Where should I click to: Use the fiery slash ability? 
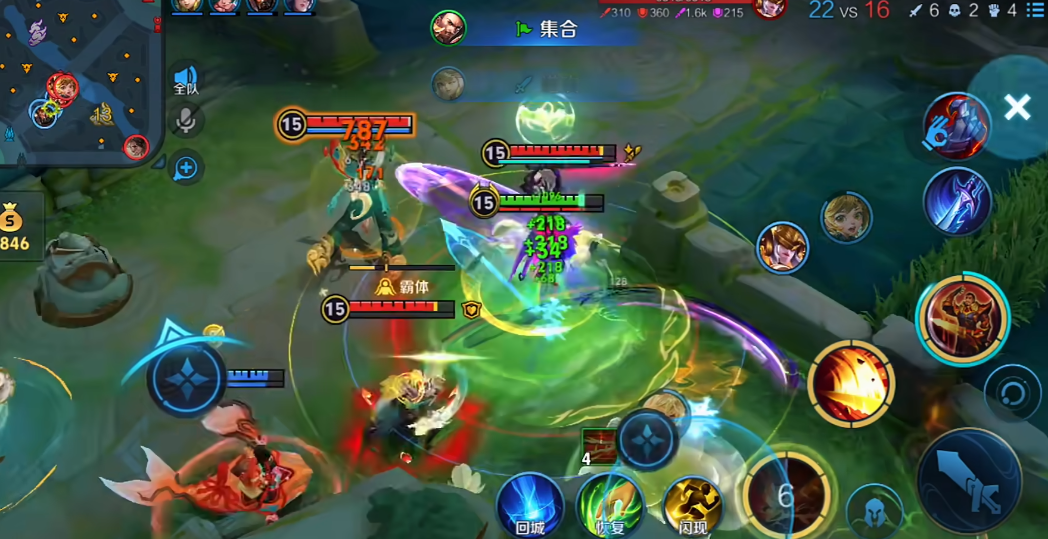(851, 383)
